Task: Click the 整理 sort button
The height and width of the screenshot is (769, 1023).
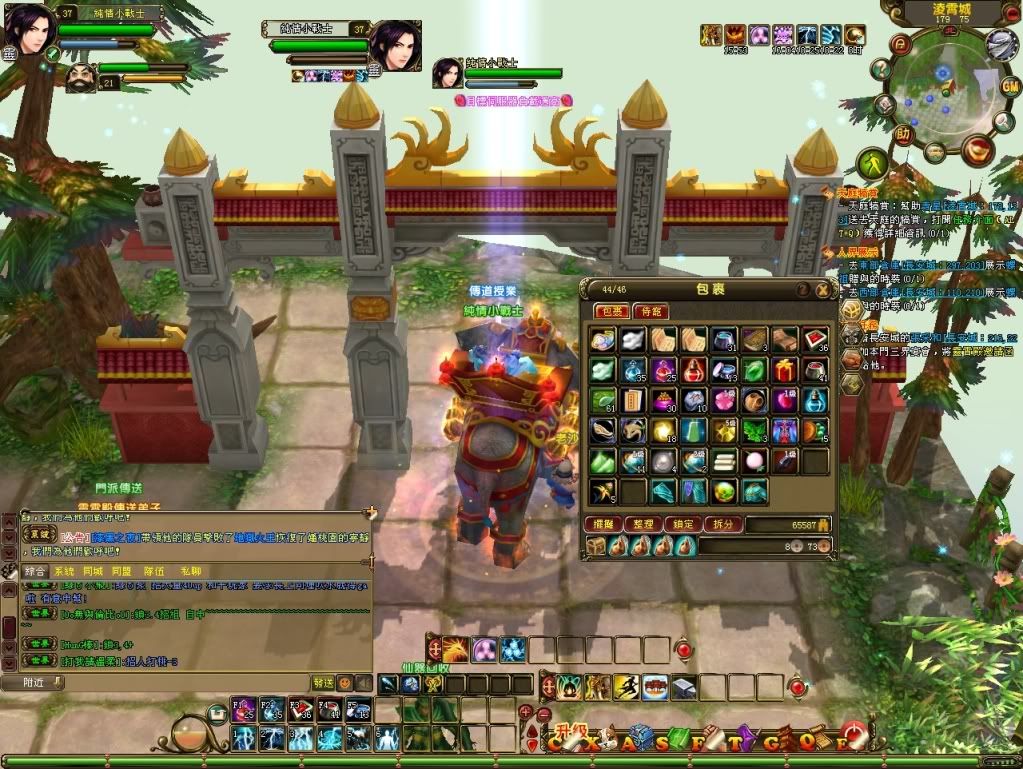Action: point(642,524)
